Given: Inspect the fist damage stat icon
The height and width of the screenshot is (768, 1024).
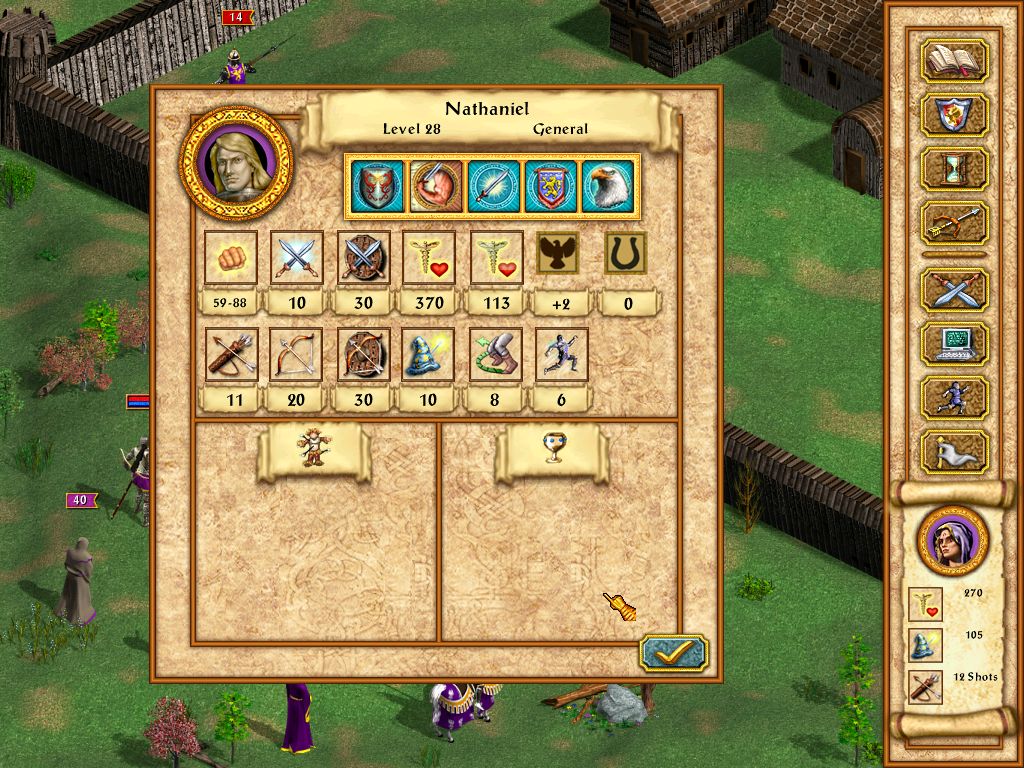Looking at the screenshot, I should (231, 257).
